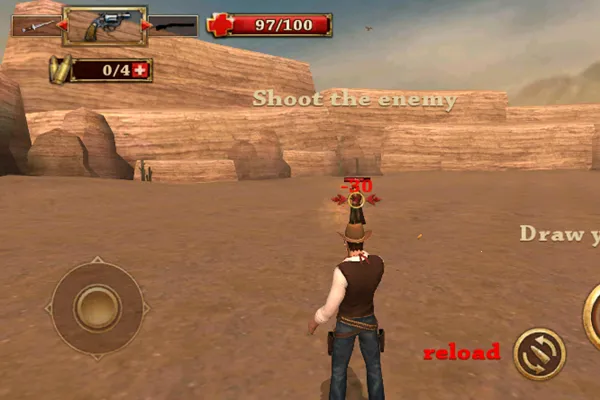Add ammo with the red plus button

140,70
